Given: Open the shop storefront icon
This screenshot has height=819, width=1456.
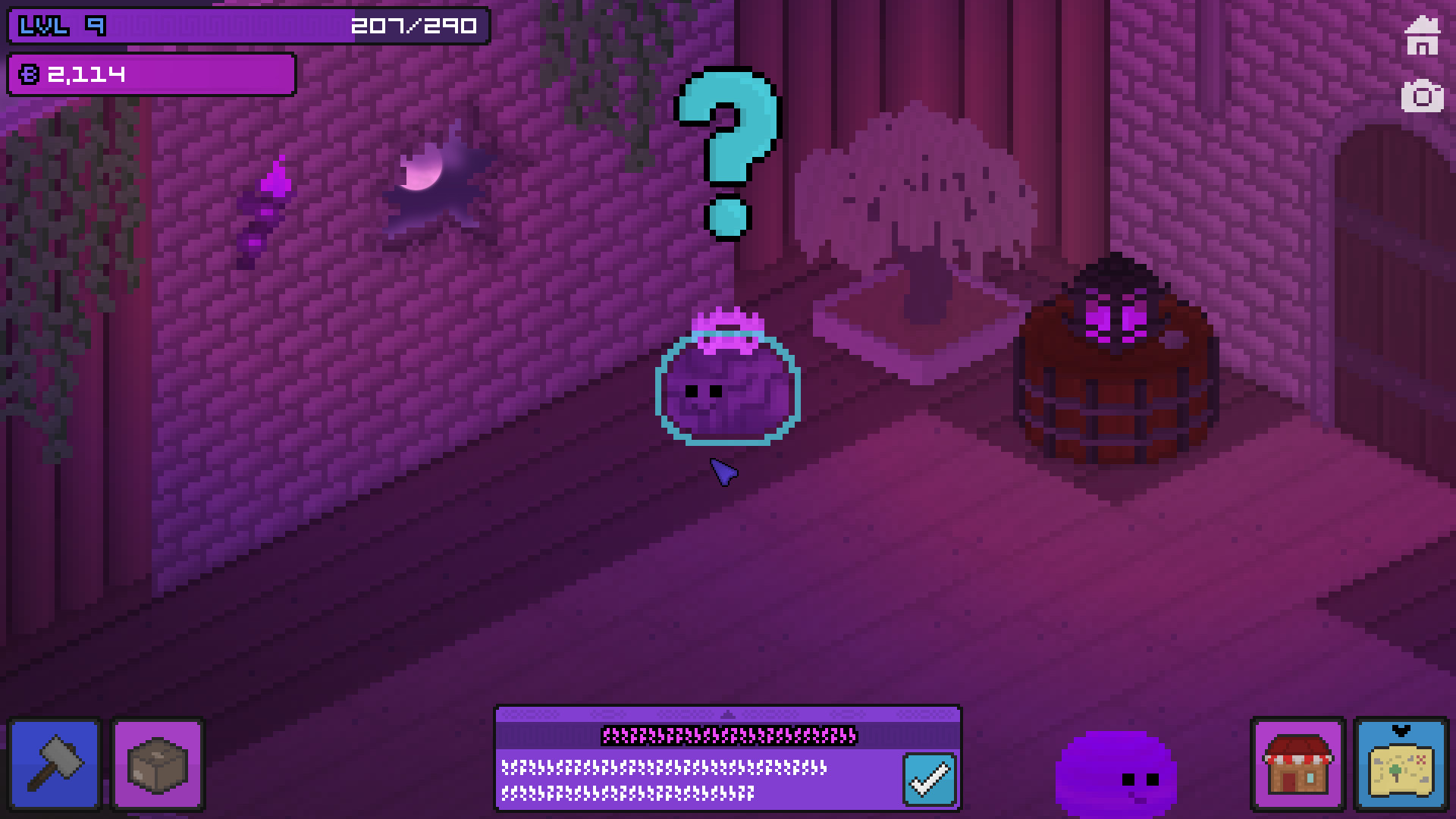Looking at the screenshot, I should coord(1299,764).
